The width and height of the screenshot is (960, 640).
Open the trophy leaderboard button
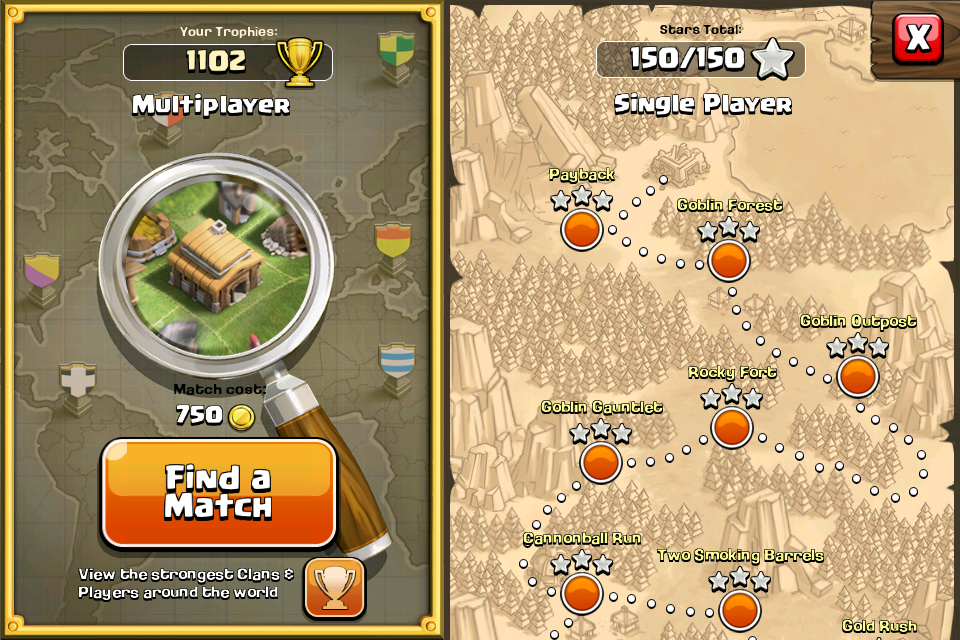(334, 587)
